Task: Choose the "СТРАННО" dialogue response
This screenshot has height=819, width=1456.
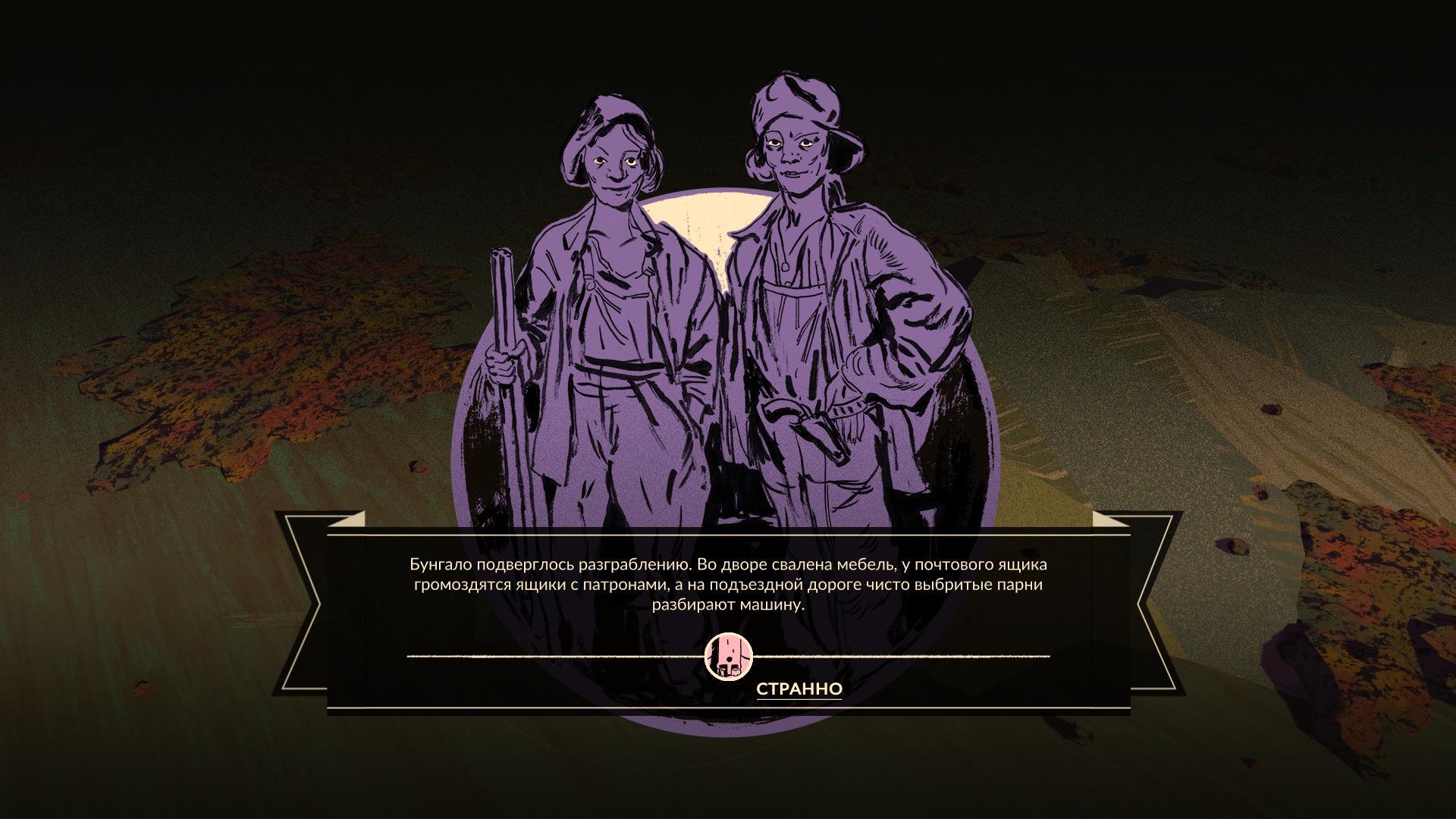Action: [x=799, y=689]
